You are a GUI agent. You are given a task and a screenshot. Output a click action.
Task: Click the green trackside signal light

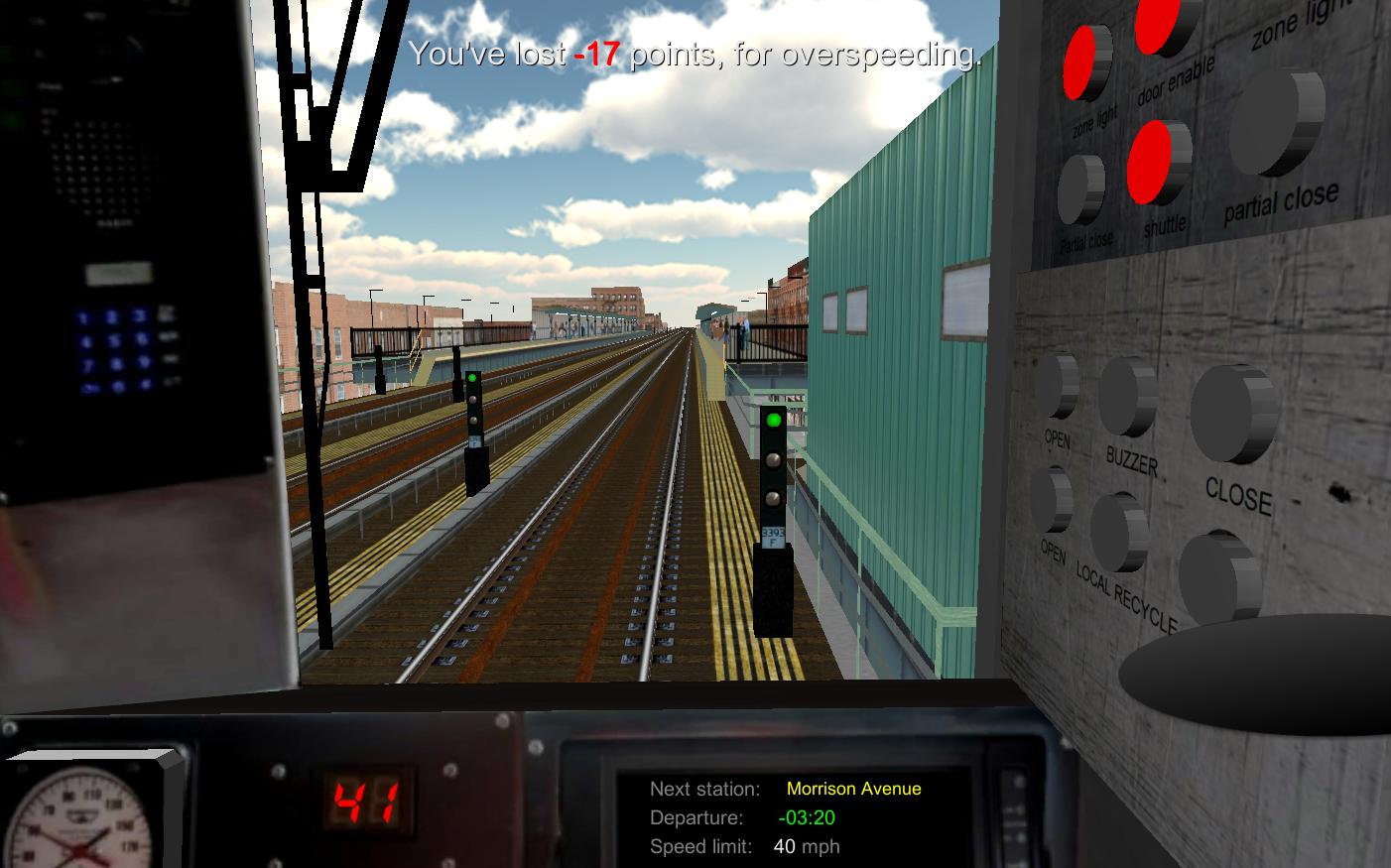(773, 422)
